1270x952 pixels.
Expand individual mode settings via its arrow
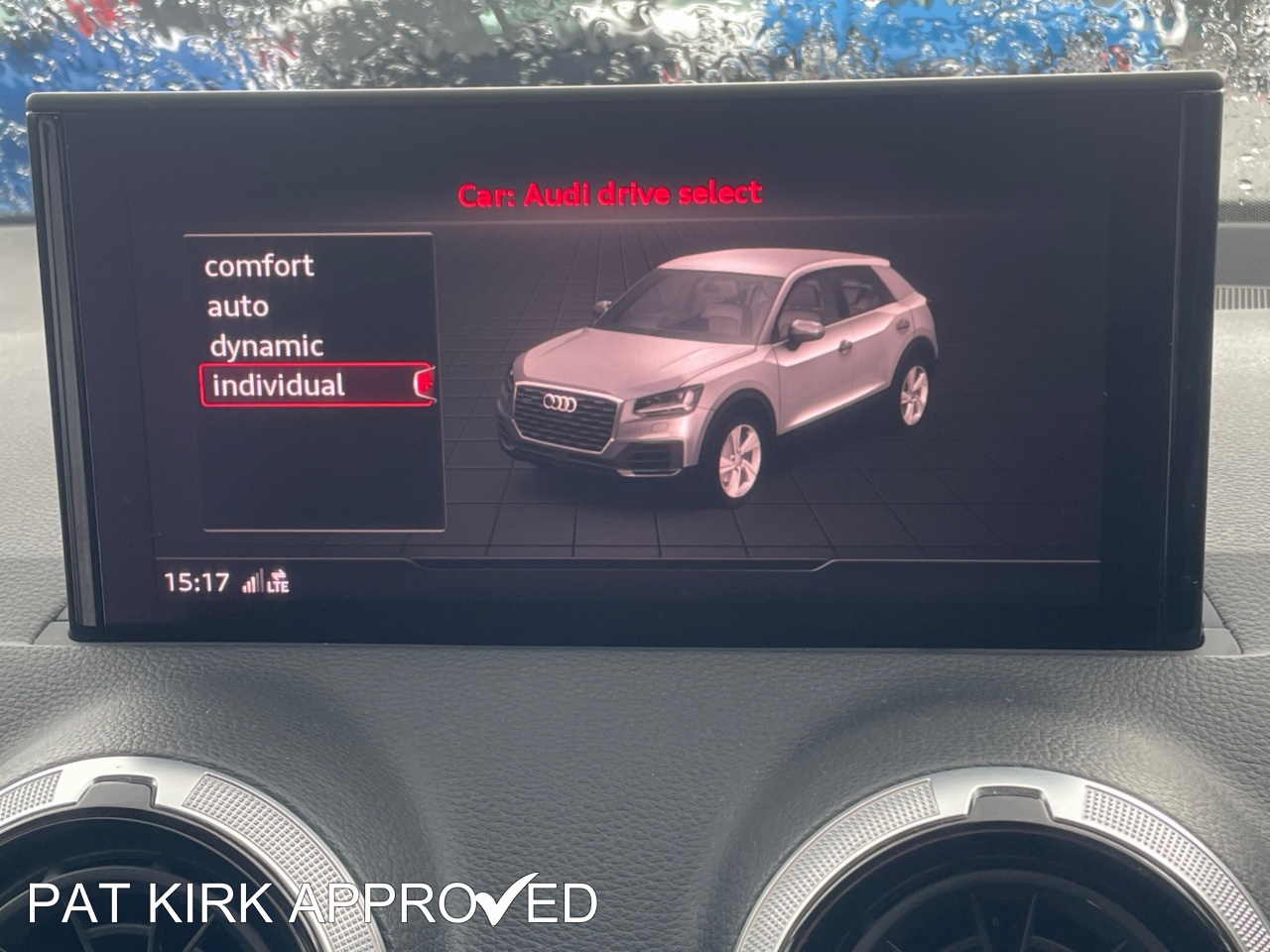427,385
